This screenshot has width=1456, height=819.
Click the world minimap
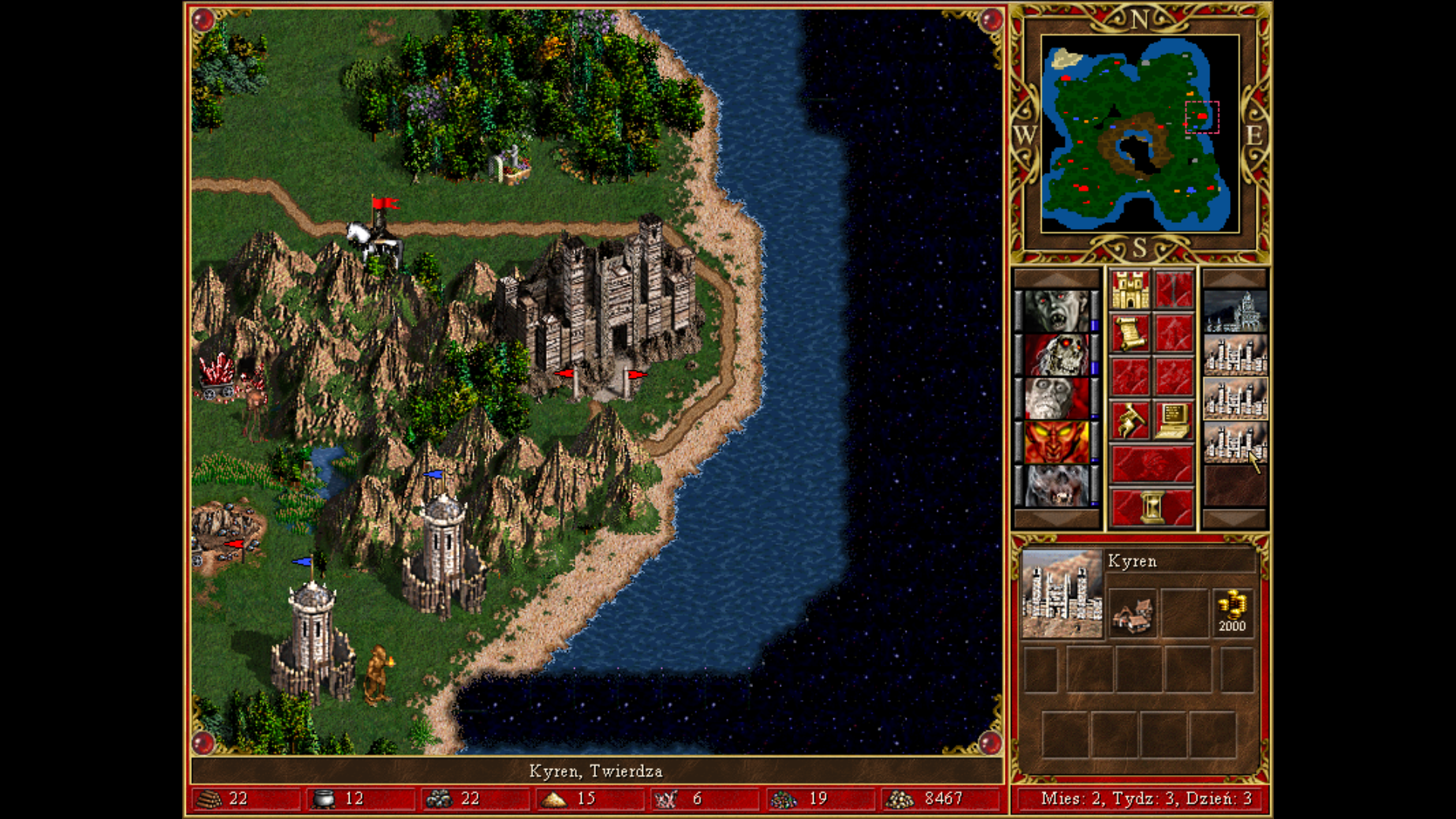click(x=1140, y=133)
